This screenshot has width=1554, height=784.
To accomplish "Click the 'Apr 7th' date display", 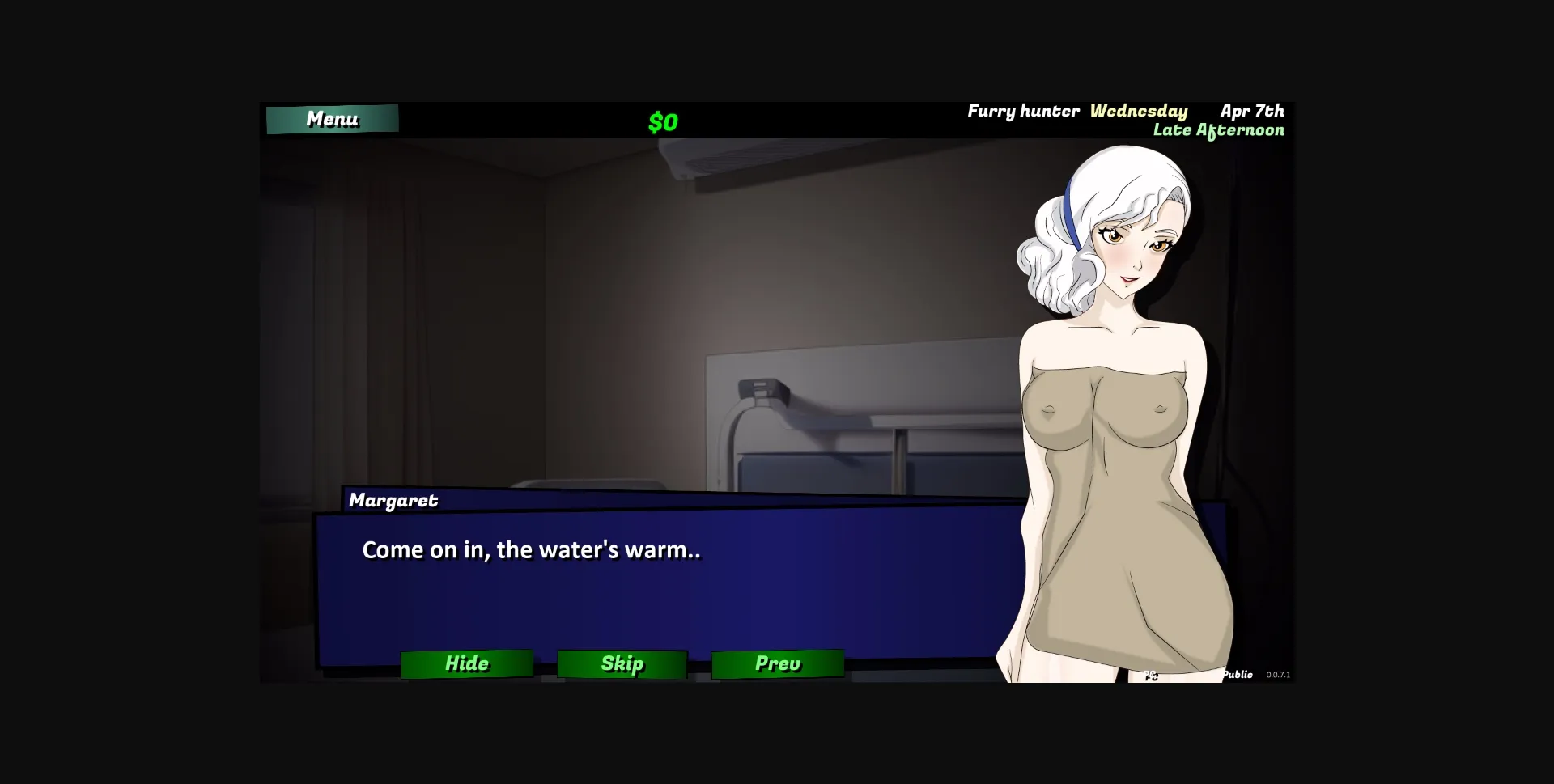I will (x=1252, y=111).
